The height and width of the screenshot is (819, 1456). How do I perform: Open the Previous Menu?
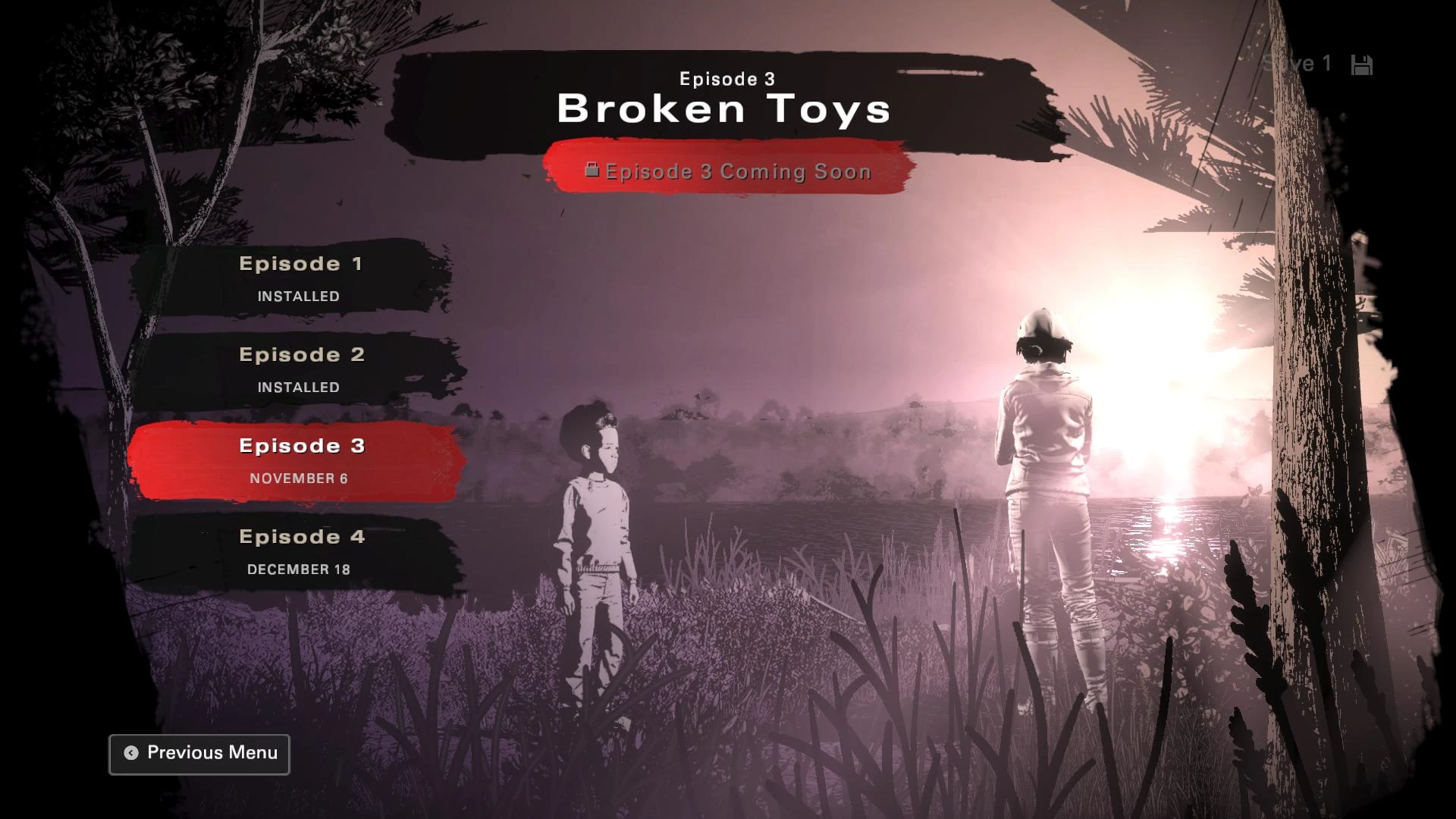[199, 753]
